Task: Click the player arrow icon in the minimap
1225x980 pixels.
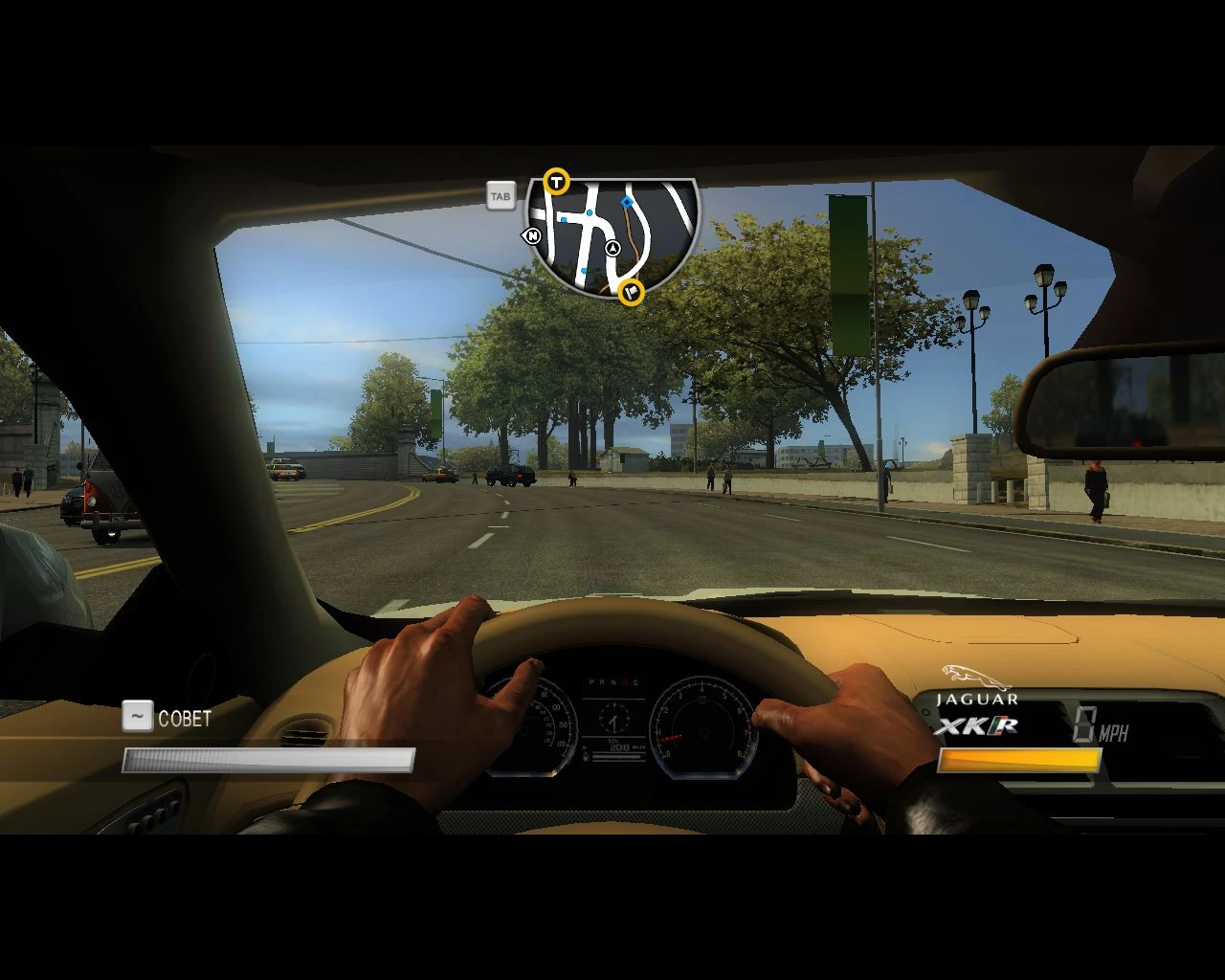Action: click(613, 247)
